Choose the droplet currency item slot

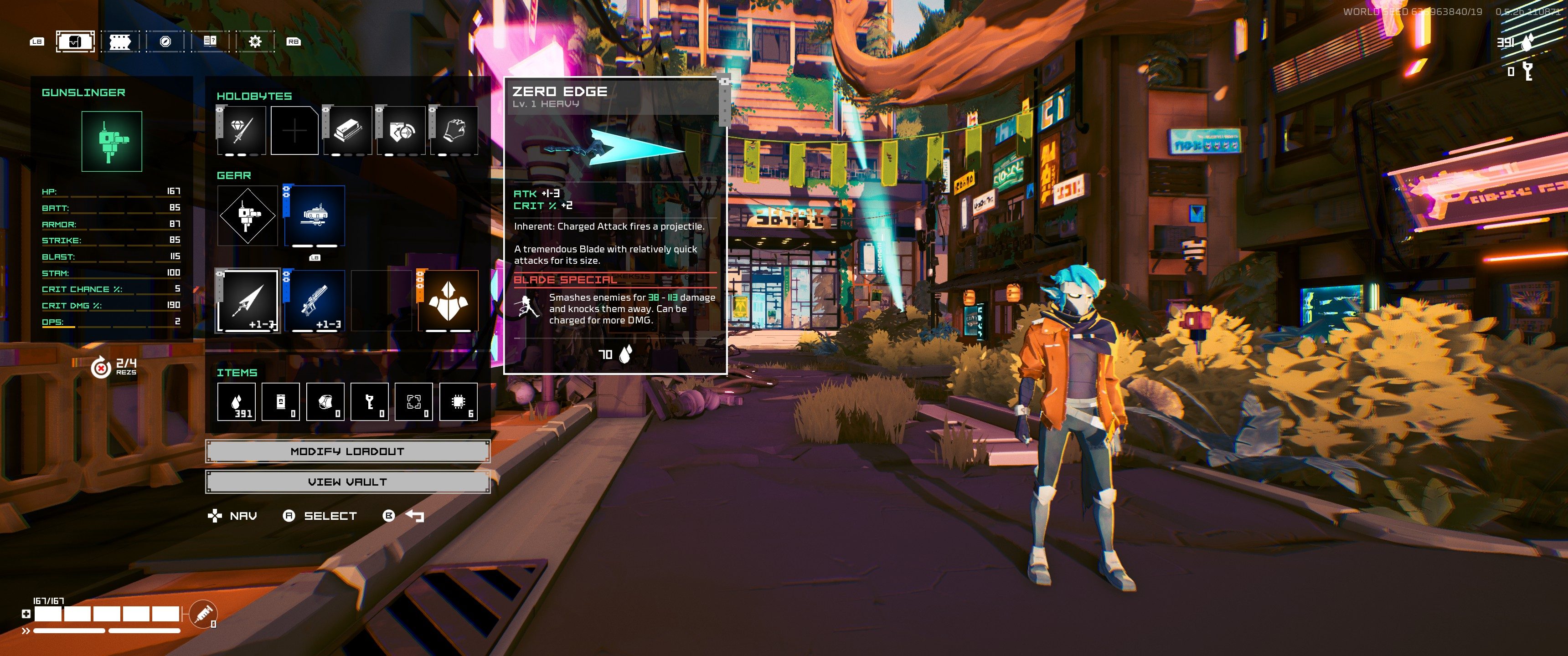point(236,402)
